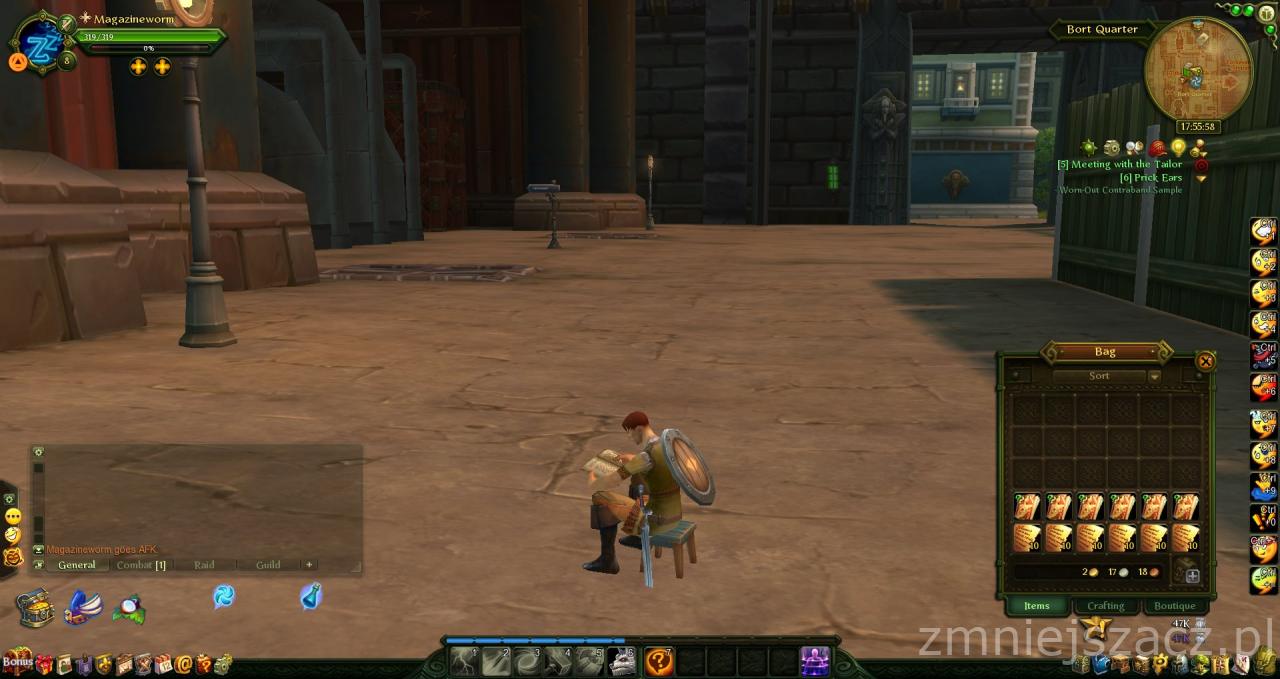The width and height of the screenshot is (1280, 679).
Task: Switch chat to the Combat tab
Action: click(x=139, y=565)
